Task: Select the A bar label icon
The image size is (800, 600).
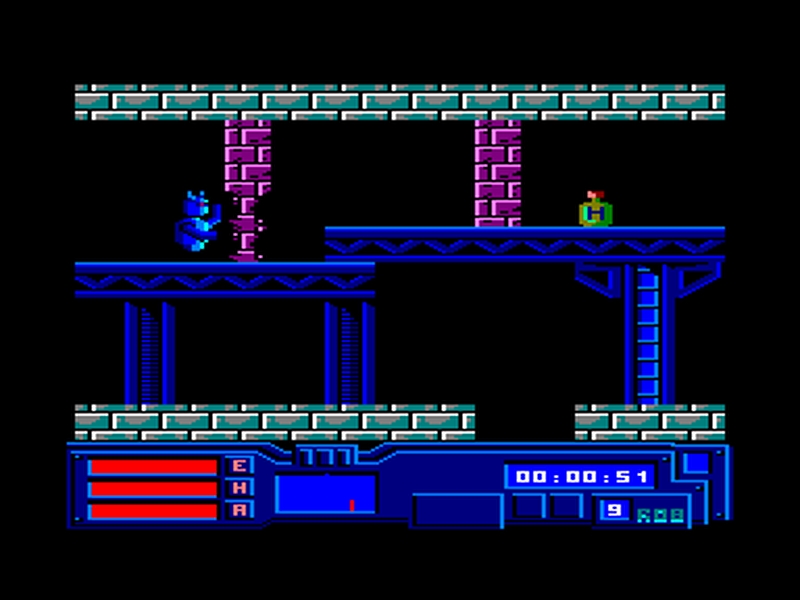Action: pyautogui.click(x=240, y=510)
